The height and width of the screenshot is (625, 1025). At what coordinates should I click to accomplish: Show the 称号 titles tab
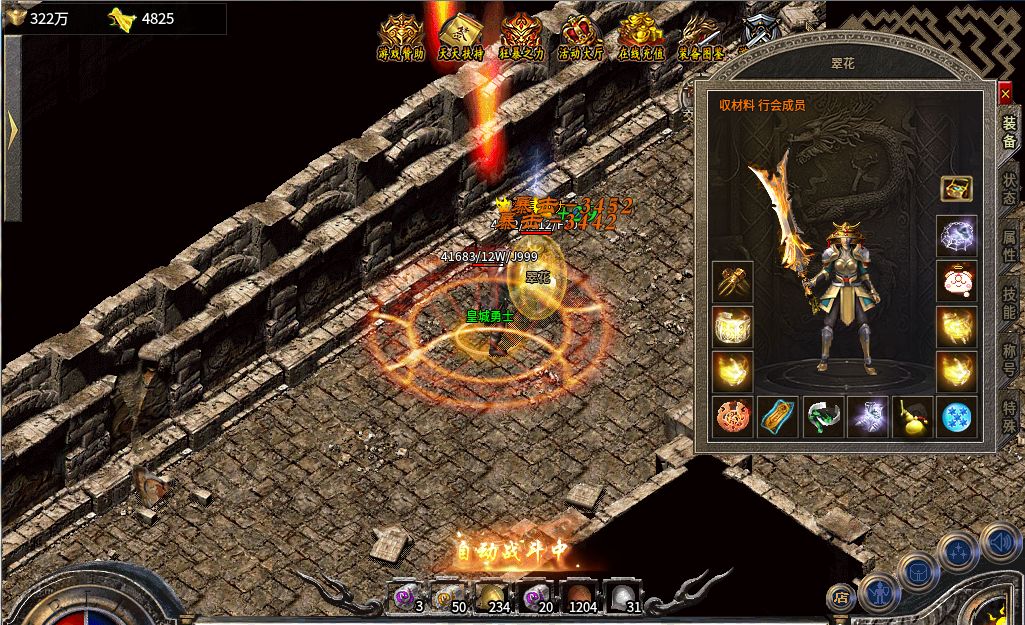pos(1009,358)
